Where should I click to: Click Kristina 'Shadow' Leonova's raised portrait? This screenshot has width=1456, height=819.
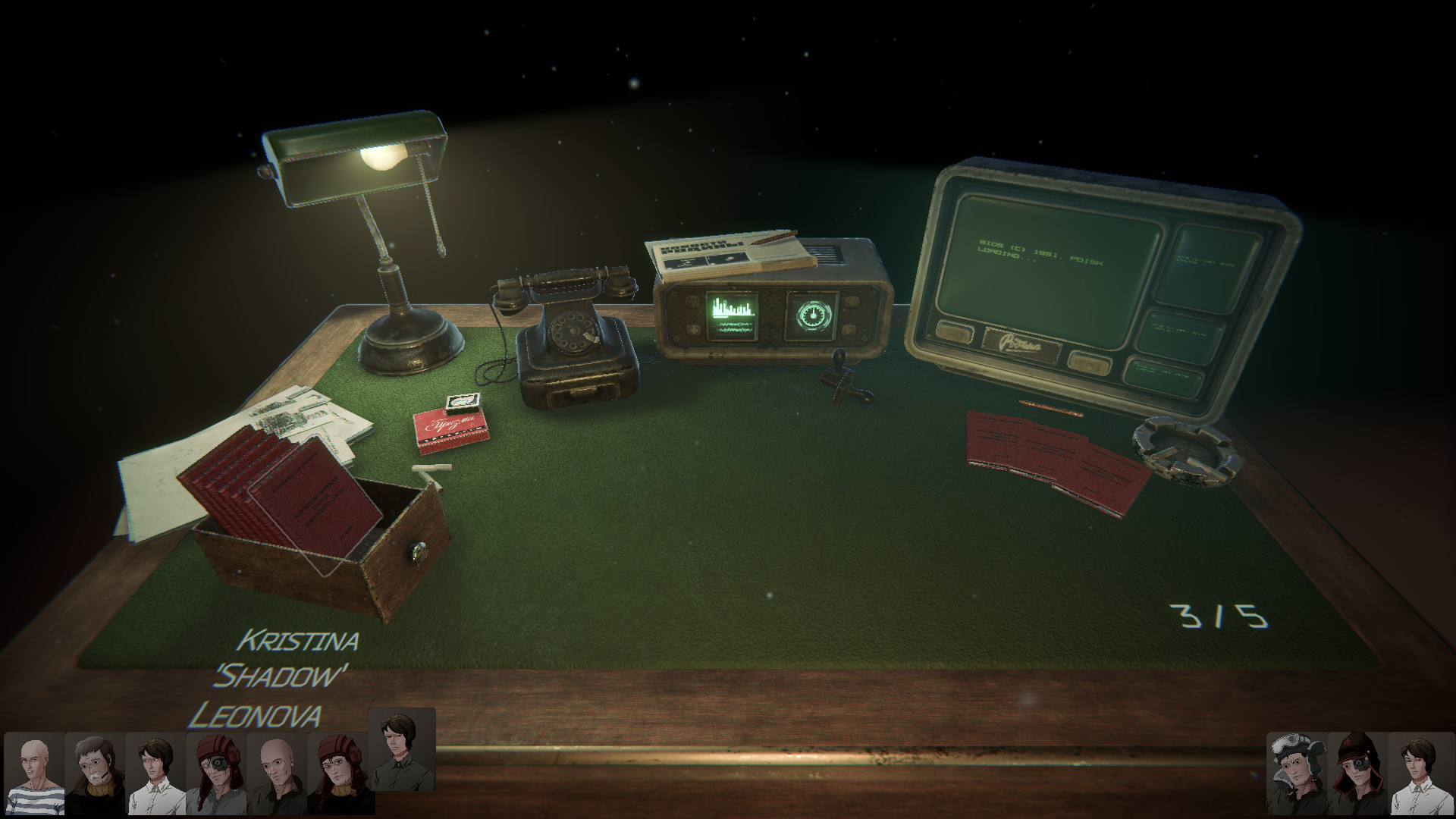(x=401, y=739)
